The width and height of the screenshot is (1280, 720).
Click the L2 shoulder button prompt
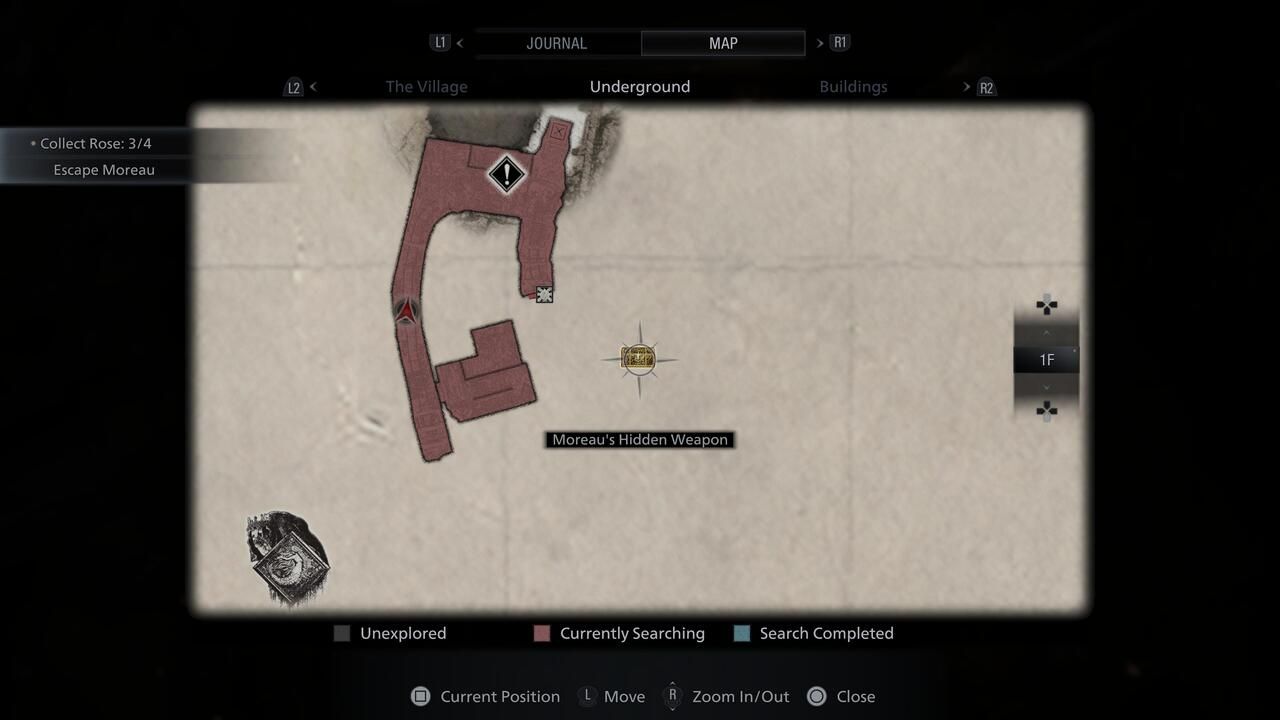coord(293,87)
